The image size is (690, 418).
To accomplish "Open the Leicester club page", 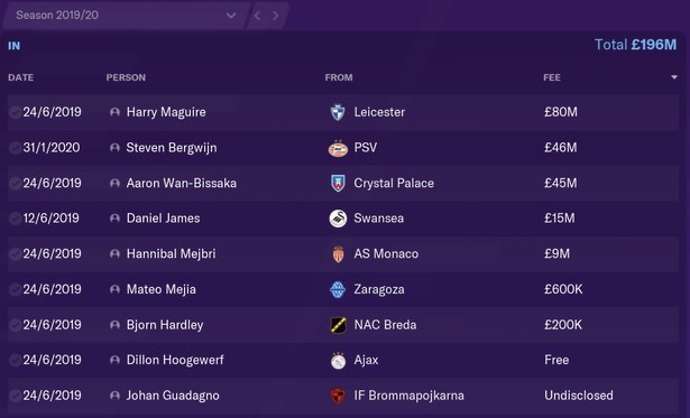I will pos(379,112).
